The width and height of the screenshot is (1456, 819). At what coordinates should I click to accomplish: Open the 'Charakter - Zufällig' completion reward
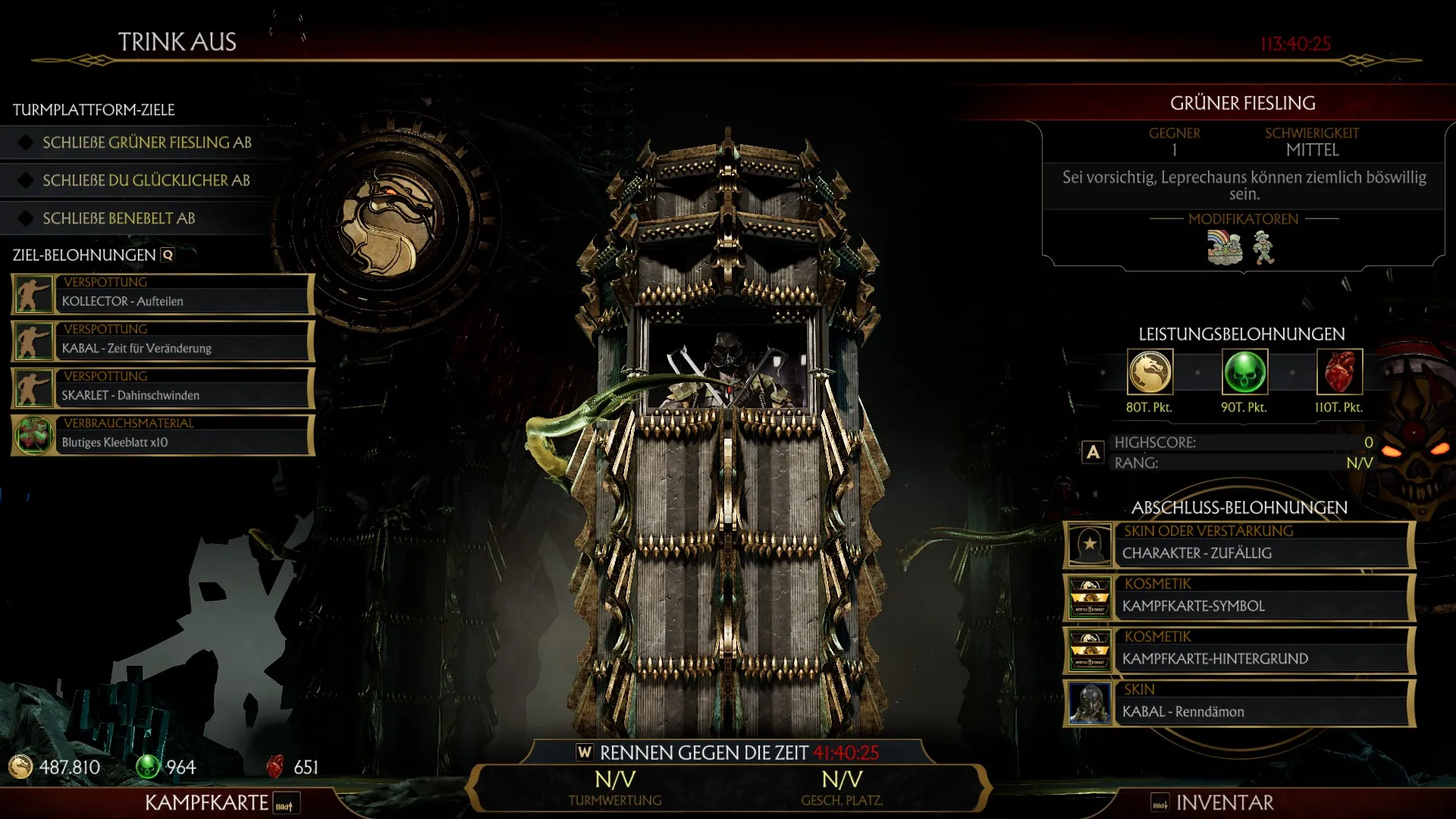click(1239, 544)
